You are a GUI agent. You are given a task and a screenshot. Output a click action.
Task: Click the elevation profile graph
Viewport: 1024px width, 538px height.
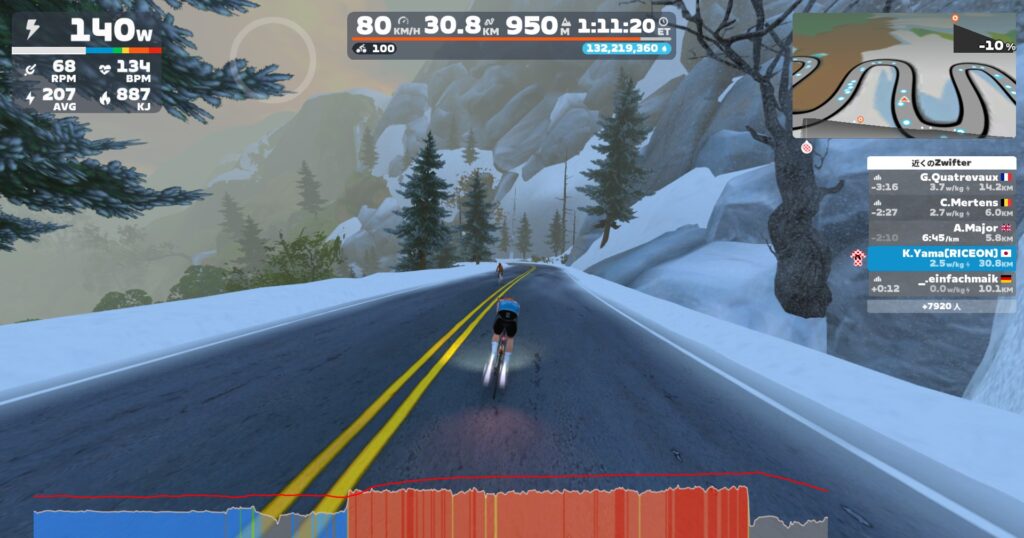[430, 512]
